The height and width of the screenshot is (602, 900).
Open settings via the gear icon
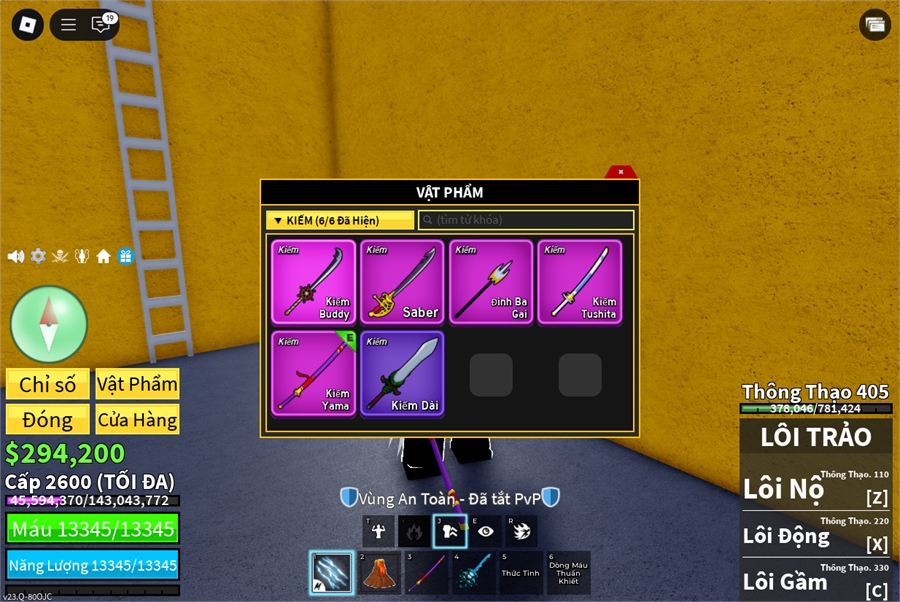coord(38,256)
